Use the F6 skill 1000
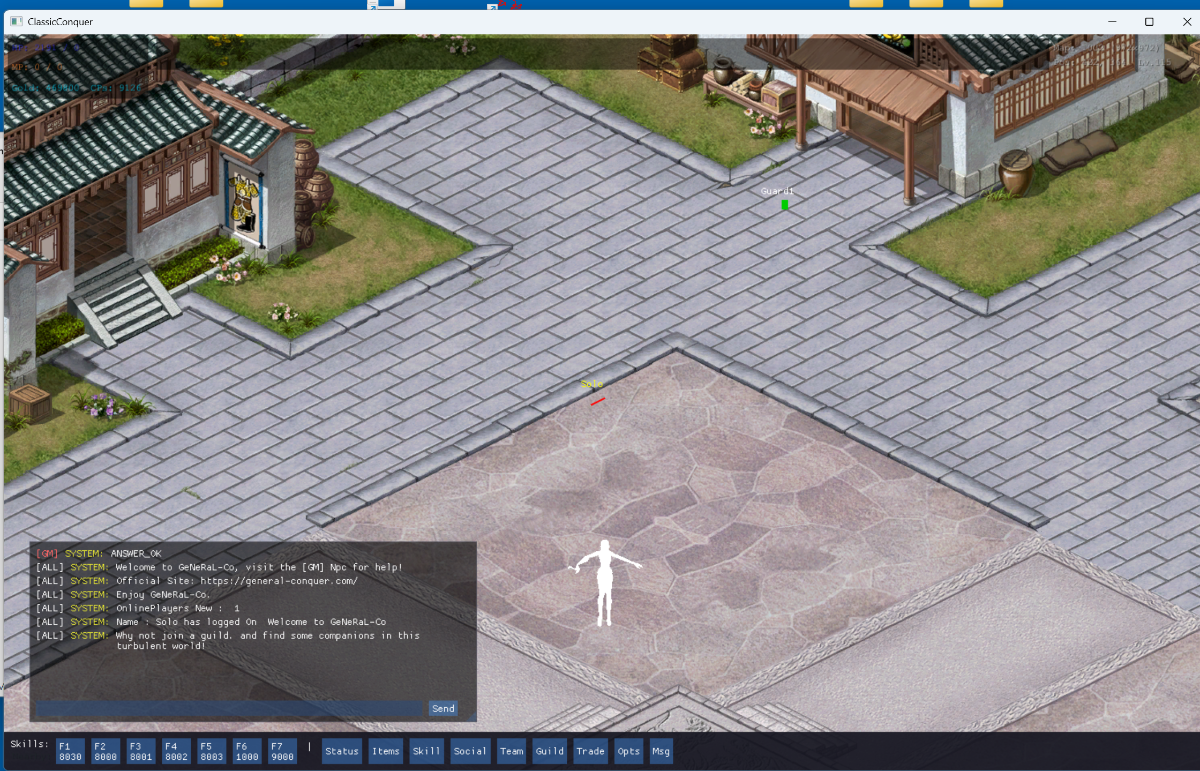Screen dimensions: 1200x771 coord(246,751)
